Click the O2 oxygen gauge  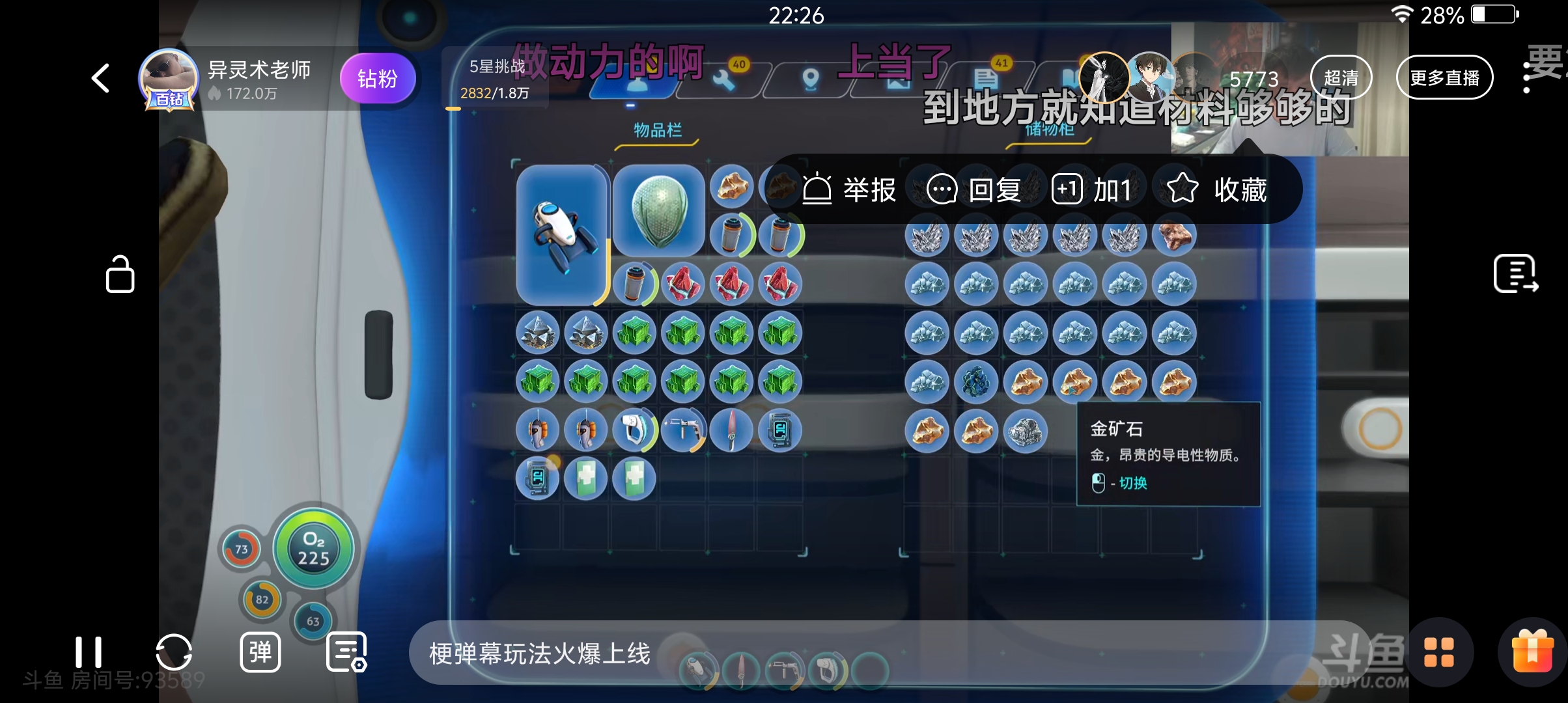pos(315,549)
